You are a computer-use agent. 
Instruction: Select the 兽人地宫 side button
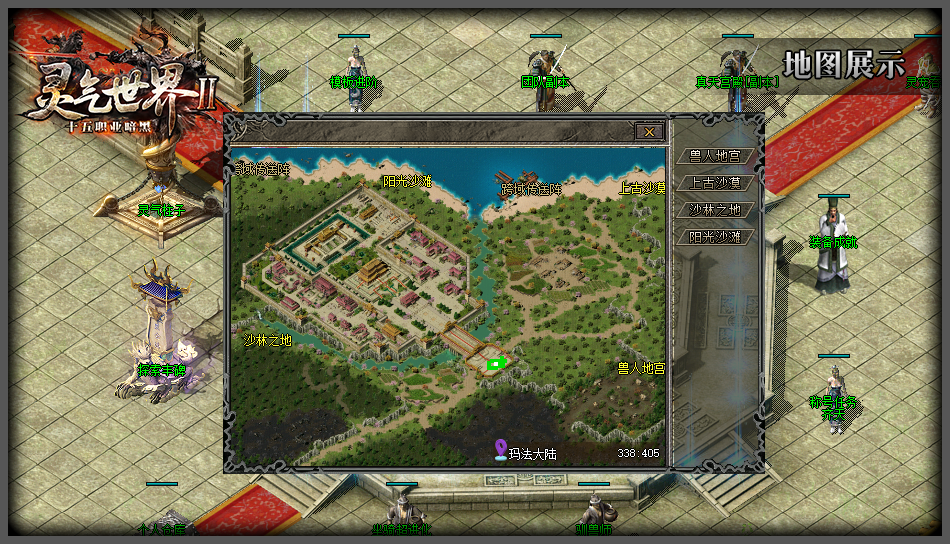(x=715, y=156)
